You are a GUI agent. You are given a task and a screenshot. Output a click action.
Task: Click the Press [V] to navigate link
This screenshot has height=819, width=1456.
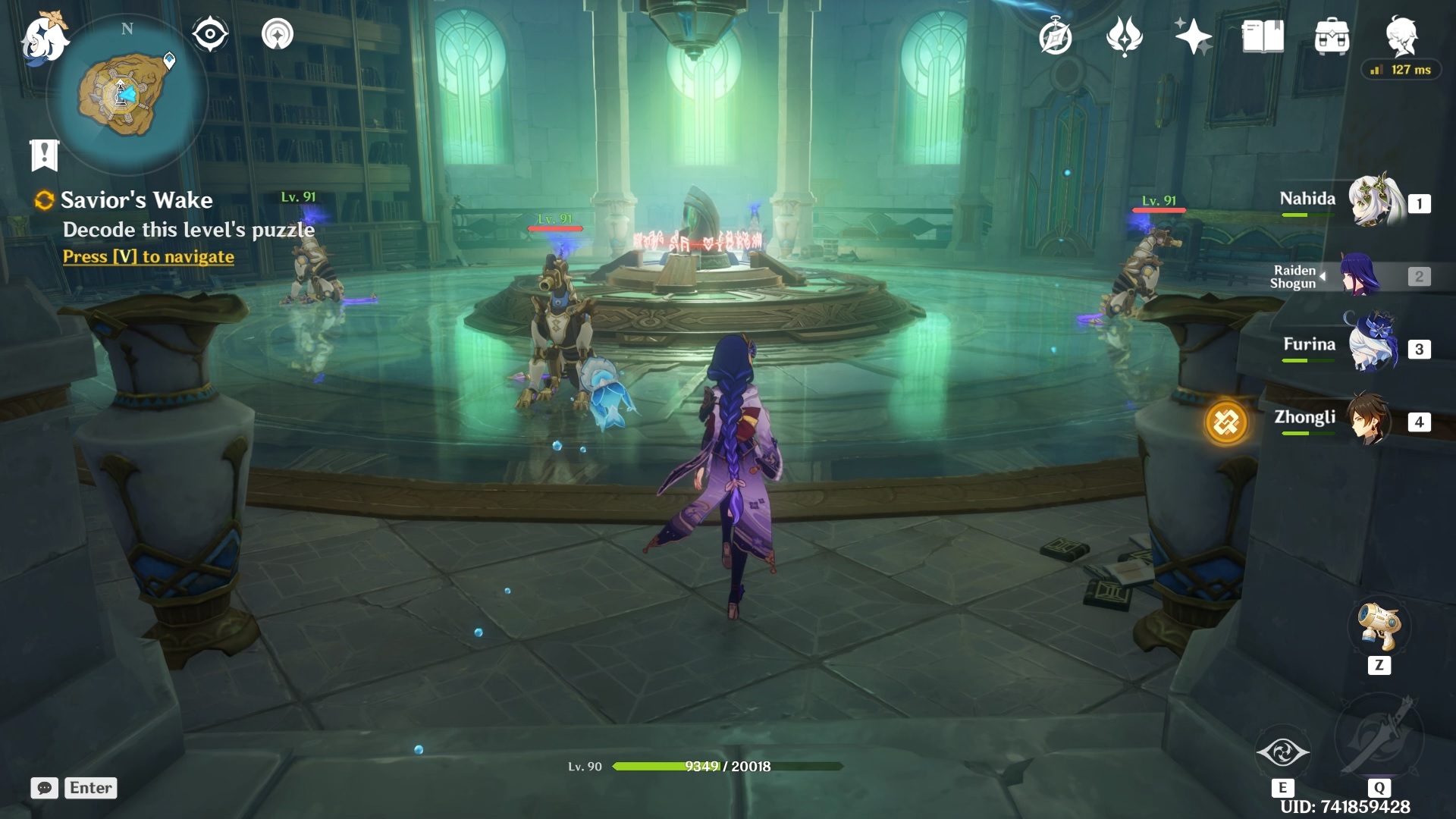pos(149,257)
